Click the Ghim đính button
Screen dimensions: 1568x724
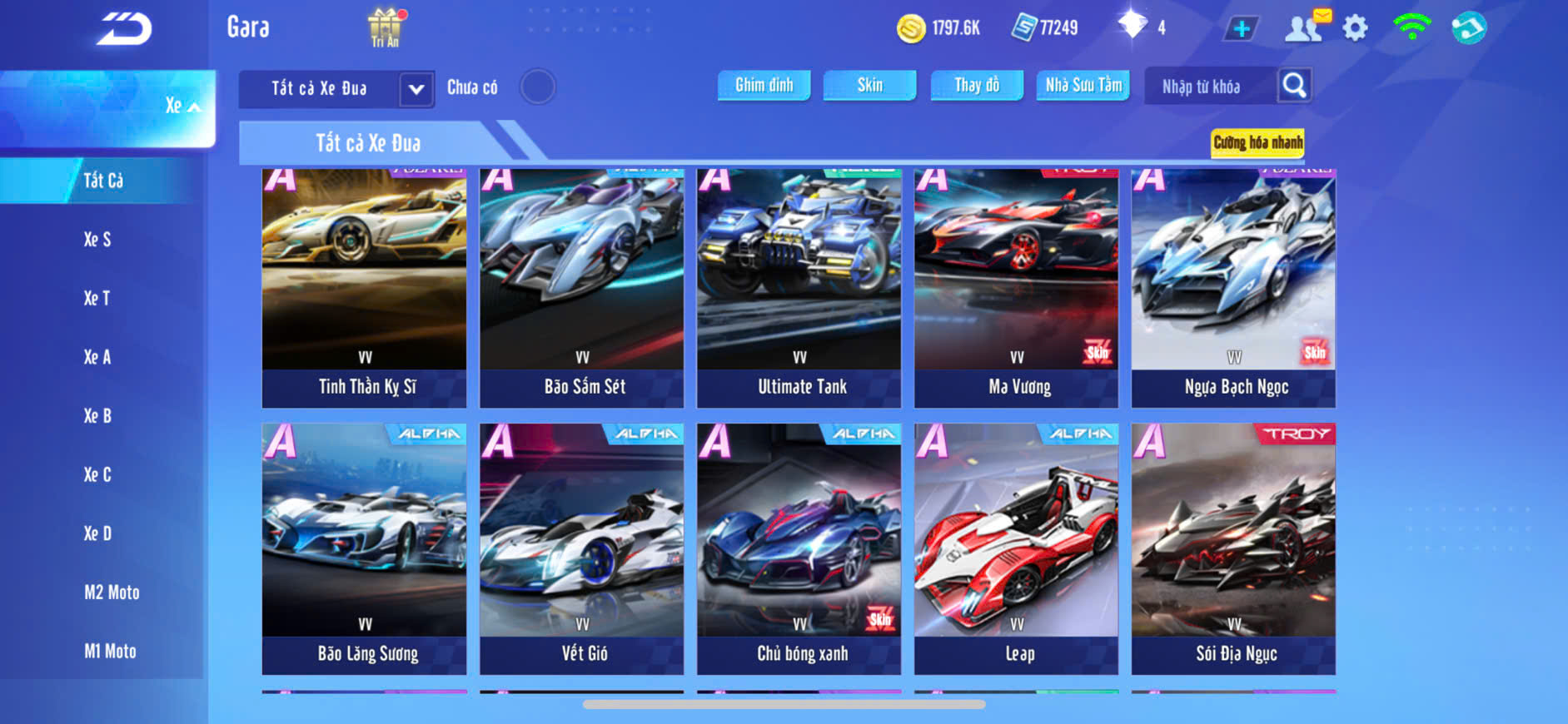[764, 85]
